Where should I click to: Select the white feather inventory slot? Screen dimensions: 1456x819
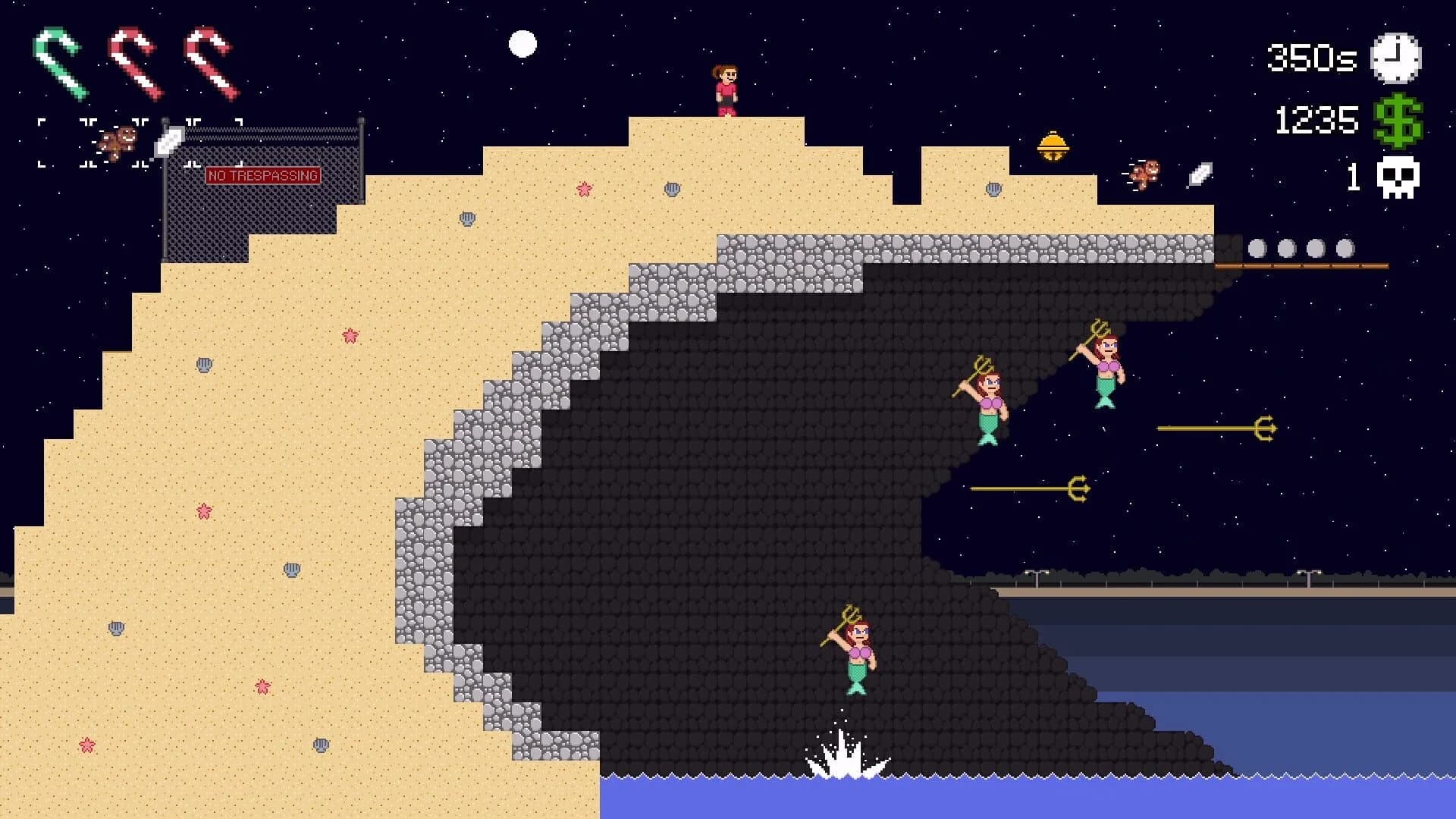(x=169, y=142)
